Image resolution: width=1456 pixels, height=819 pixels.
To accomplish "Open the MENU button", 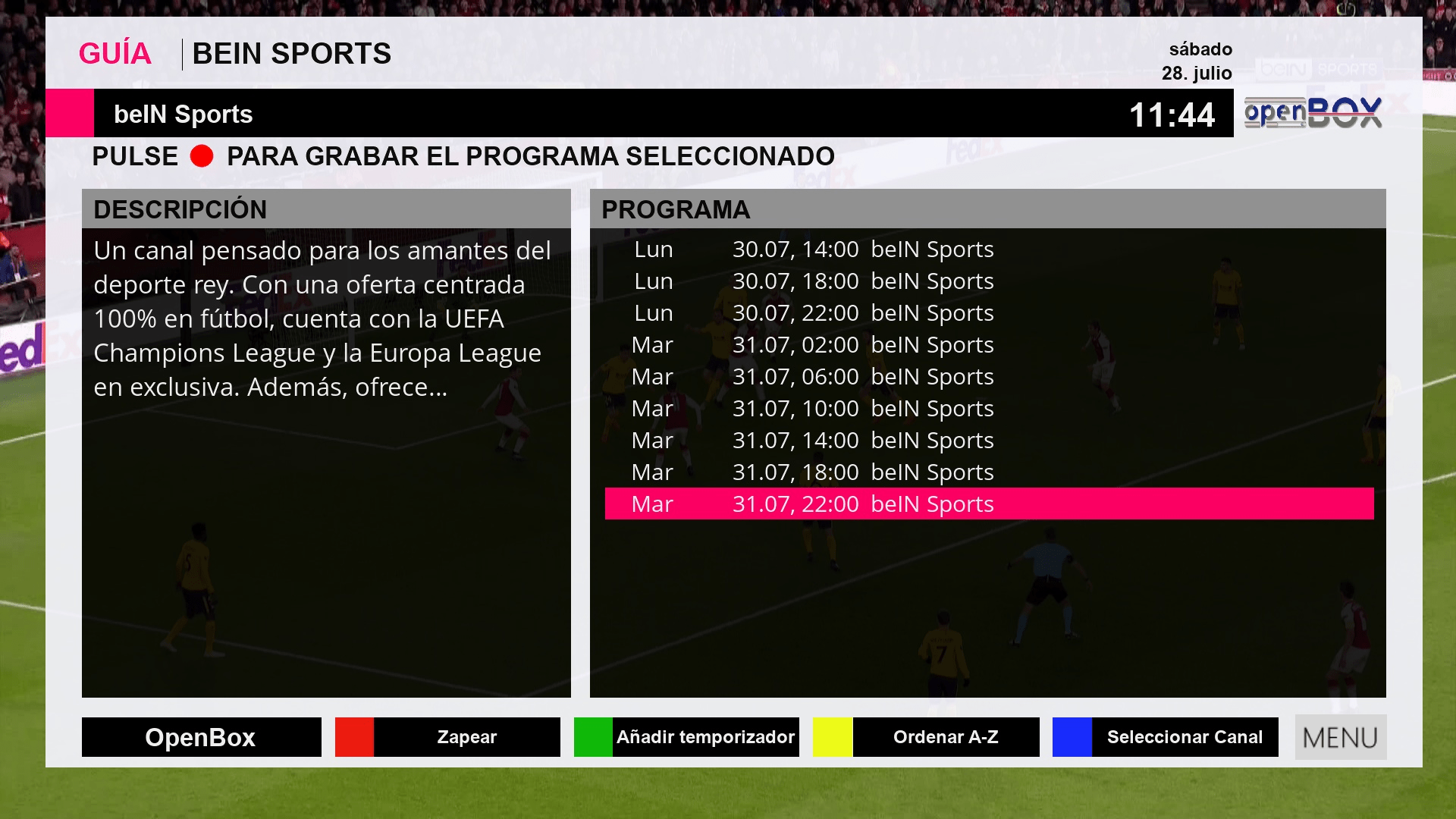I will point(1340,736).
